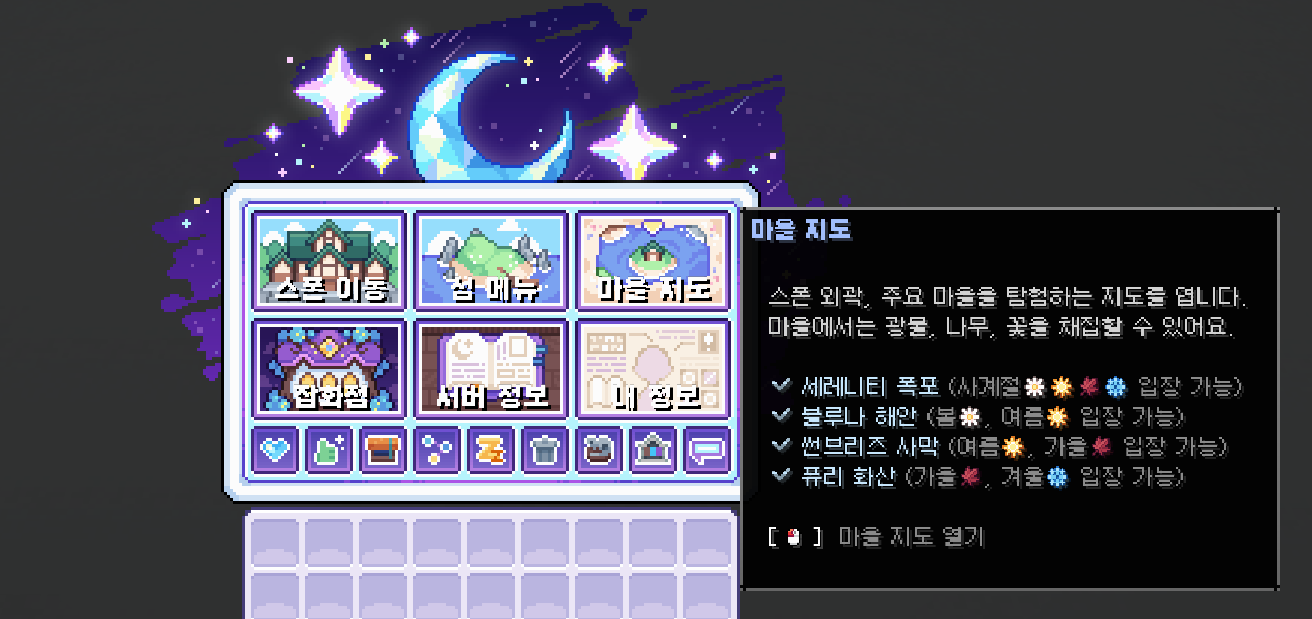The image size is (1312, 619).
Task: Select the small house icon
Action: 653,450
